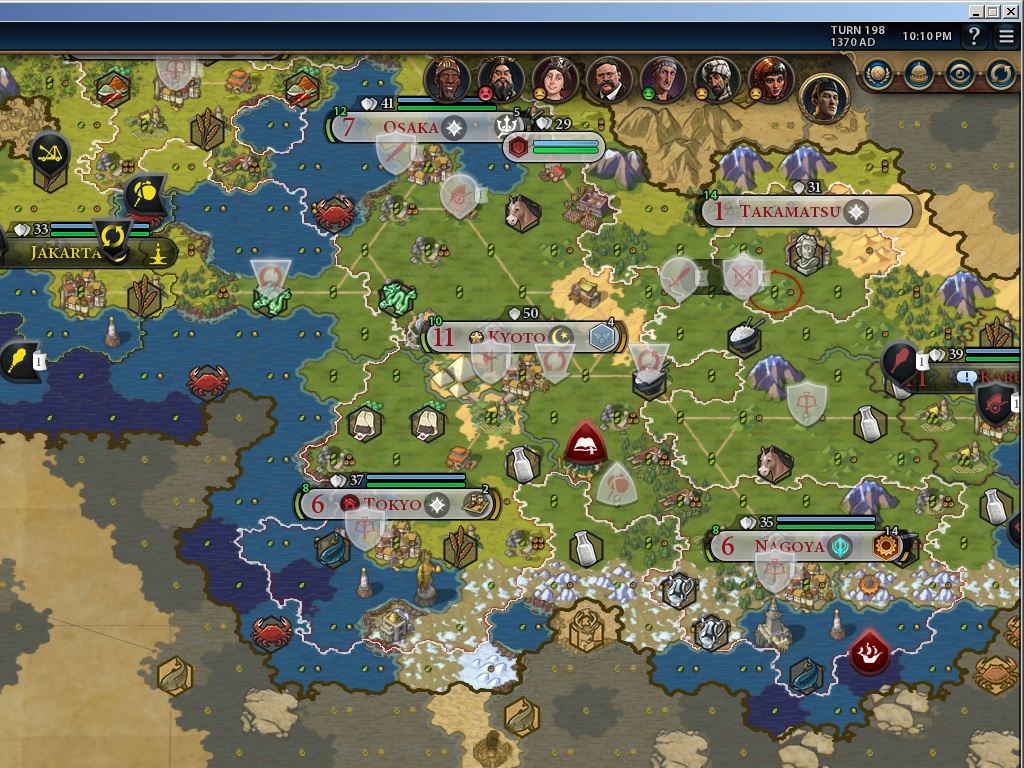Open your own leader portrait with cap
This screenshot has height=768, width=1024.
coord(824,97)
